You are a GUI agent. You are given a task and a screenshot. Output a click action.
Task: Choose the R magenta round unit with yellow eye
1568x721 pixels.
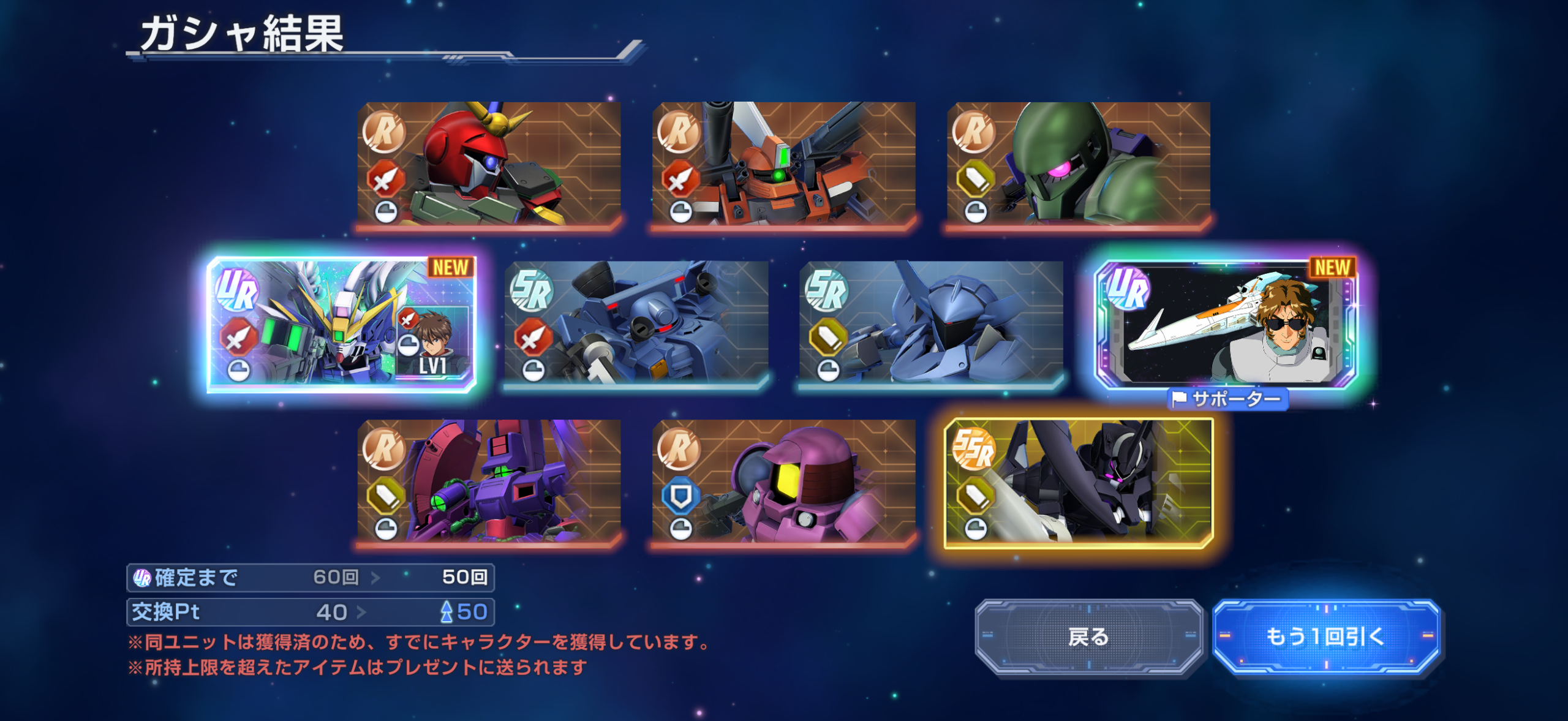pos(783,483)
